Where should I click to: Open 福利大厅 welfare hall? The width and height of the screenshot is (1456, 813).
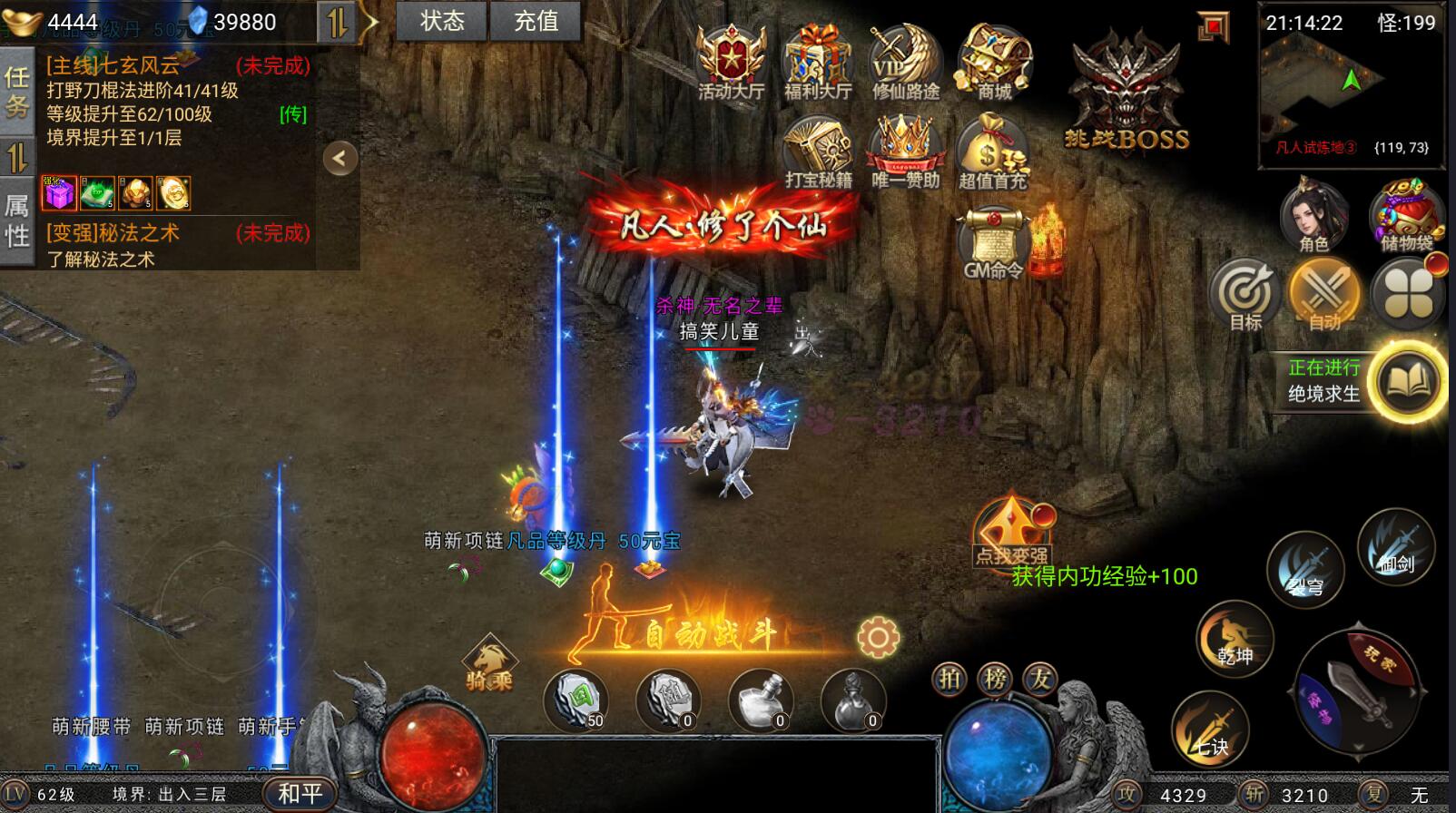click(818, 62)
